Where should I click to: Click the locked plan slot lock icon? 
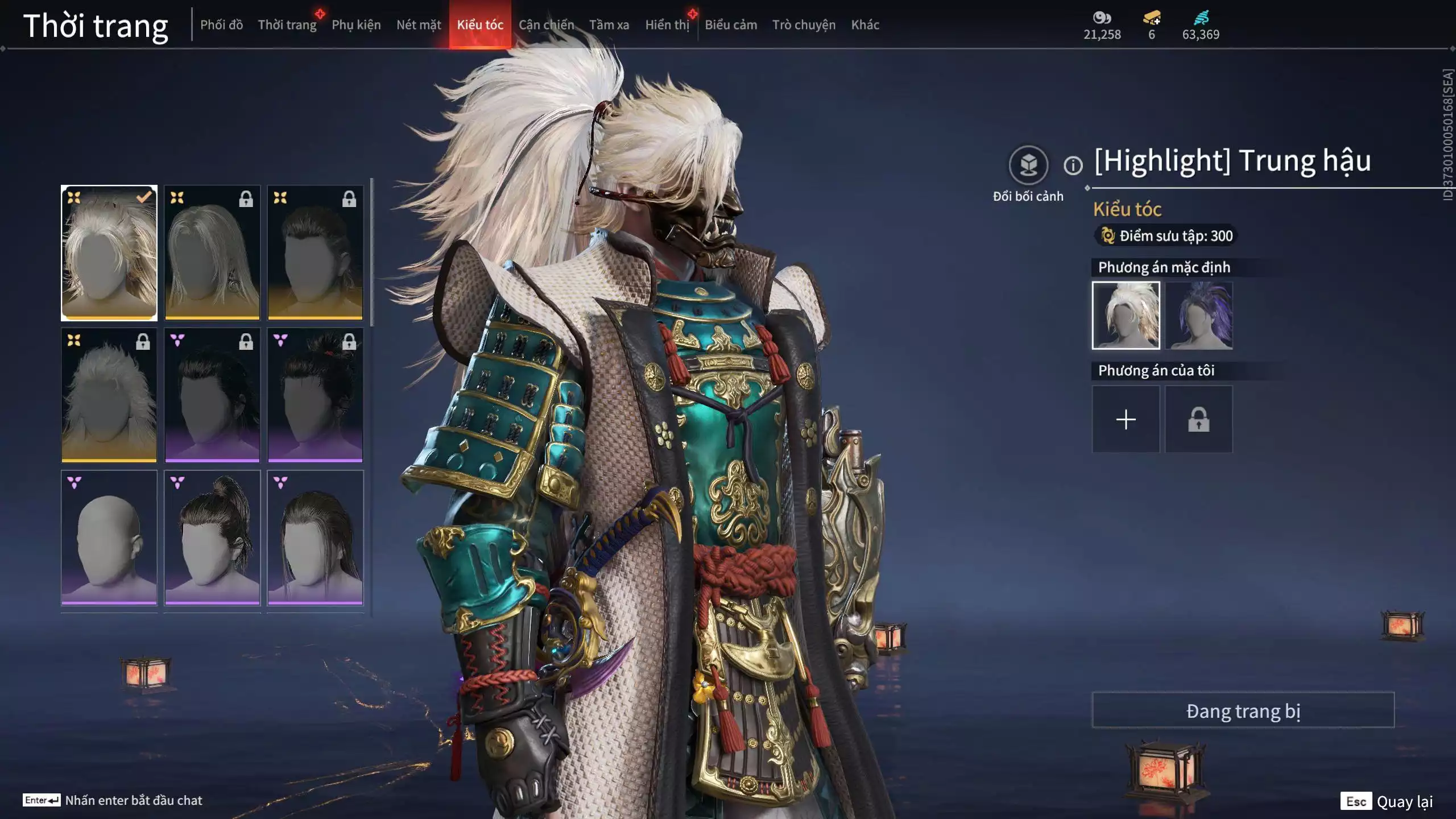tap(1199, 419)
